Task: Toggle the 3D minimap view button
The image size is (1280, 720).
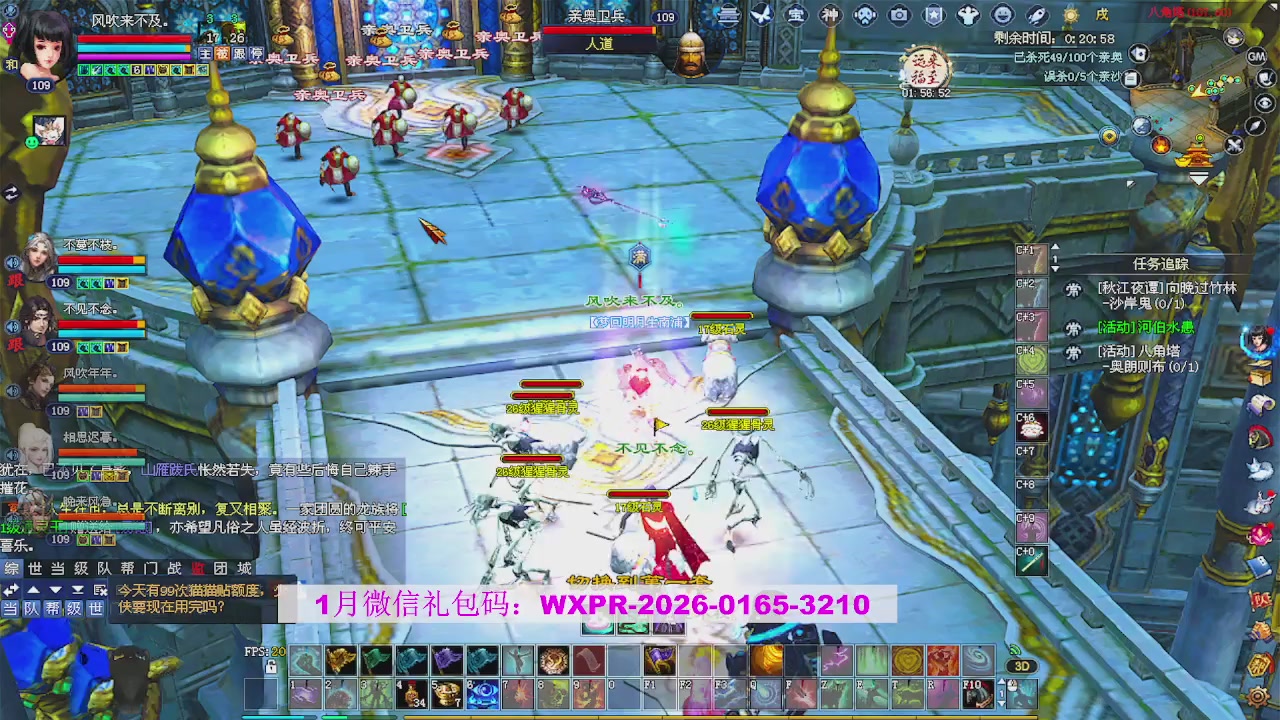Action: coord(1022,666)
